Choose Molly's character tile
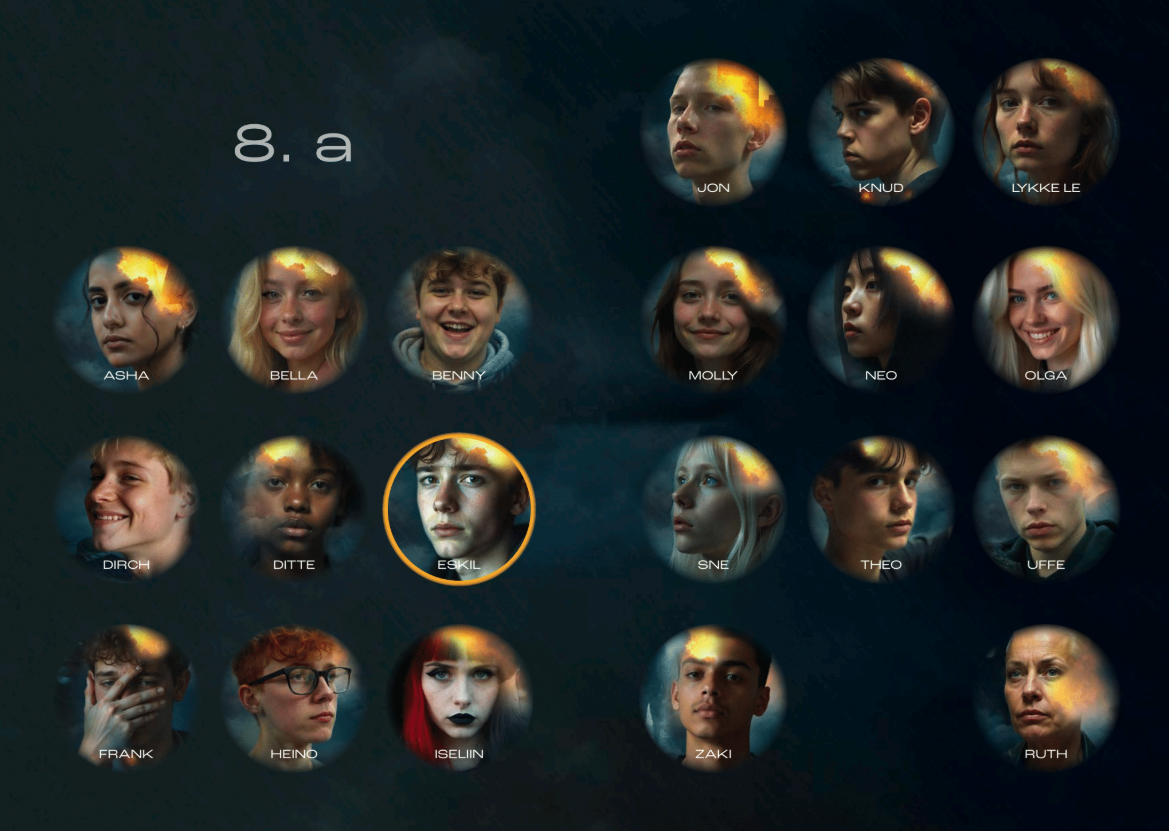This screenshot has height=831, width=1169. [713, 318]
